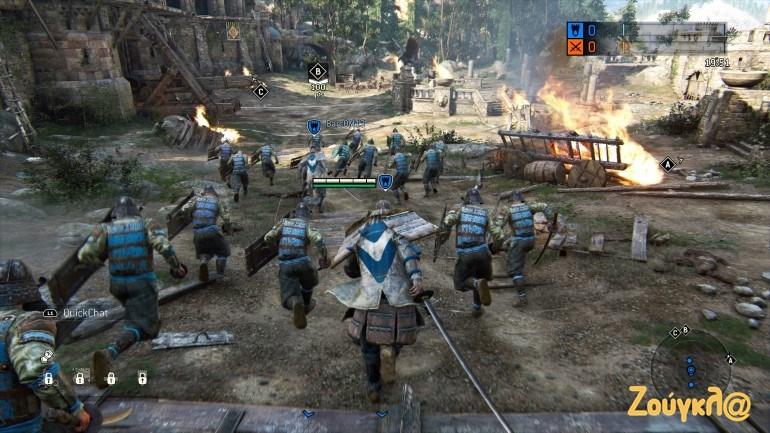Open the QuickChat menu

[x=76, y=312]
